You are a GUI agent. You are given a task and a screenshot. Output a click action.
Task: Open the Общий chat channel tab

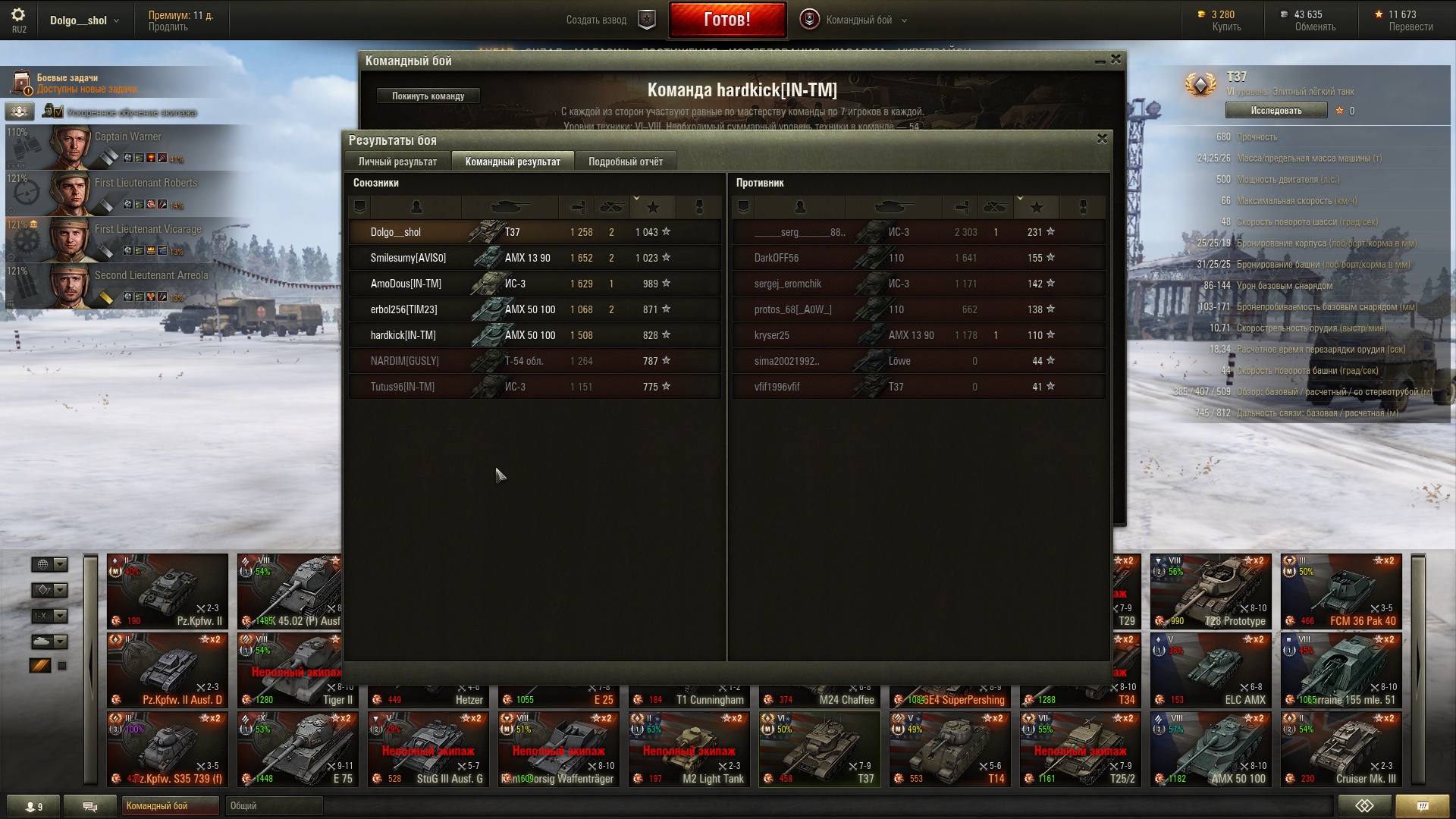tap(273, 806)
